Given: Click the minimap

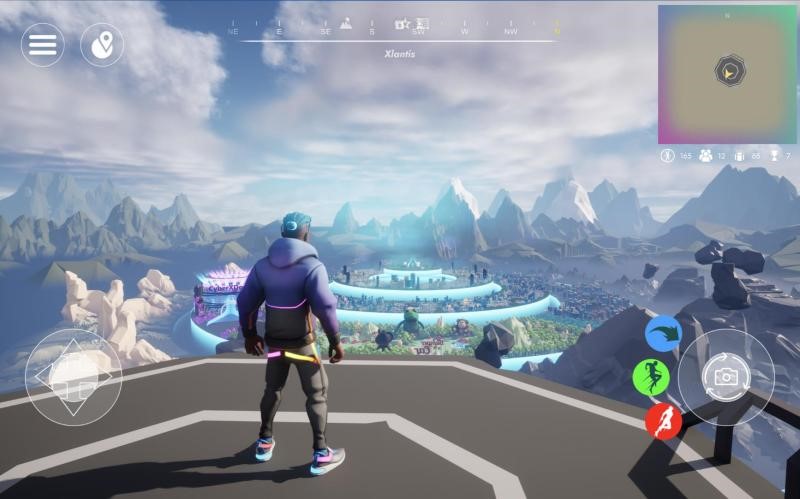Looking at the screenshot, I should coord(727,74).
